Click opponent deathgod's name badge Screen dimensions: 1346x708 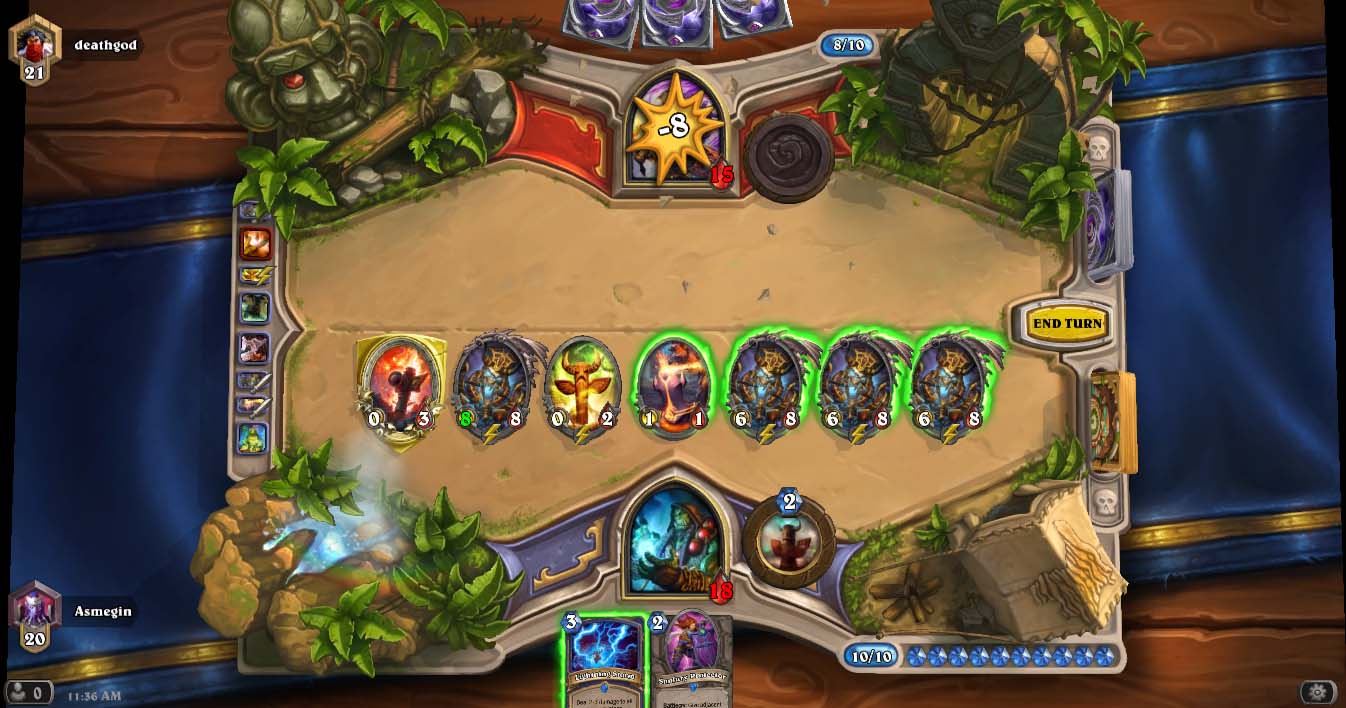pos(105,45)
